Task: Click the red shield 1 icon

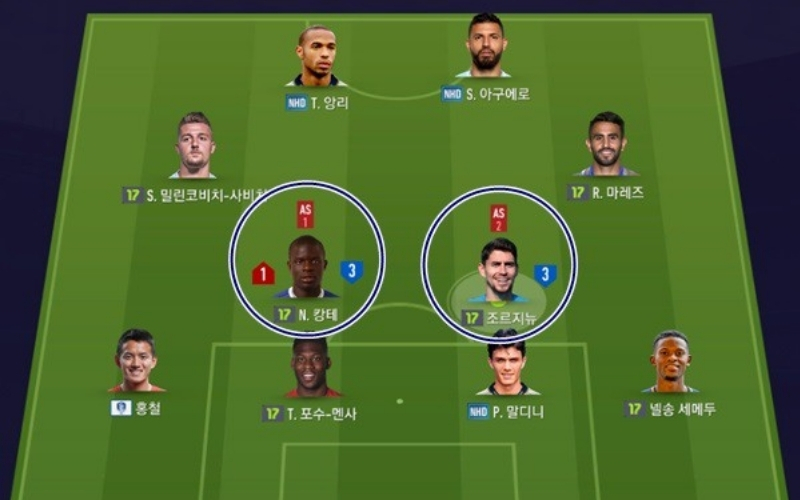Action: click(x=263, y=273)
